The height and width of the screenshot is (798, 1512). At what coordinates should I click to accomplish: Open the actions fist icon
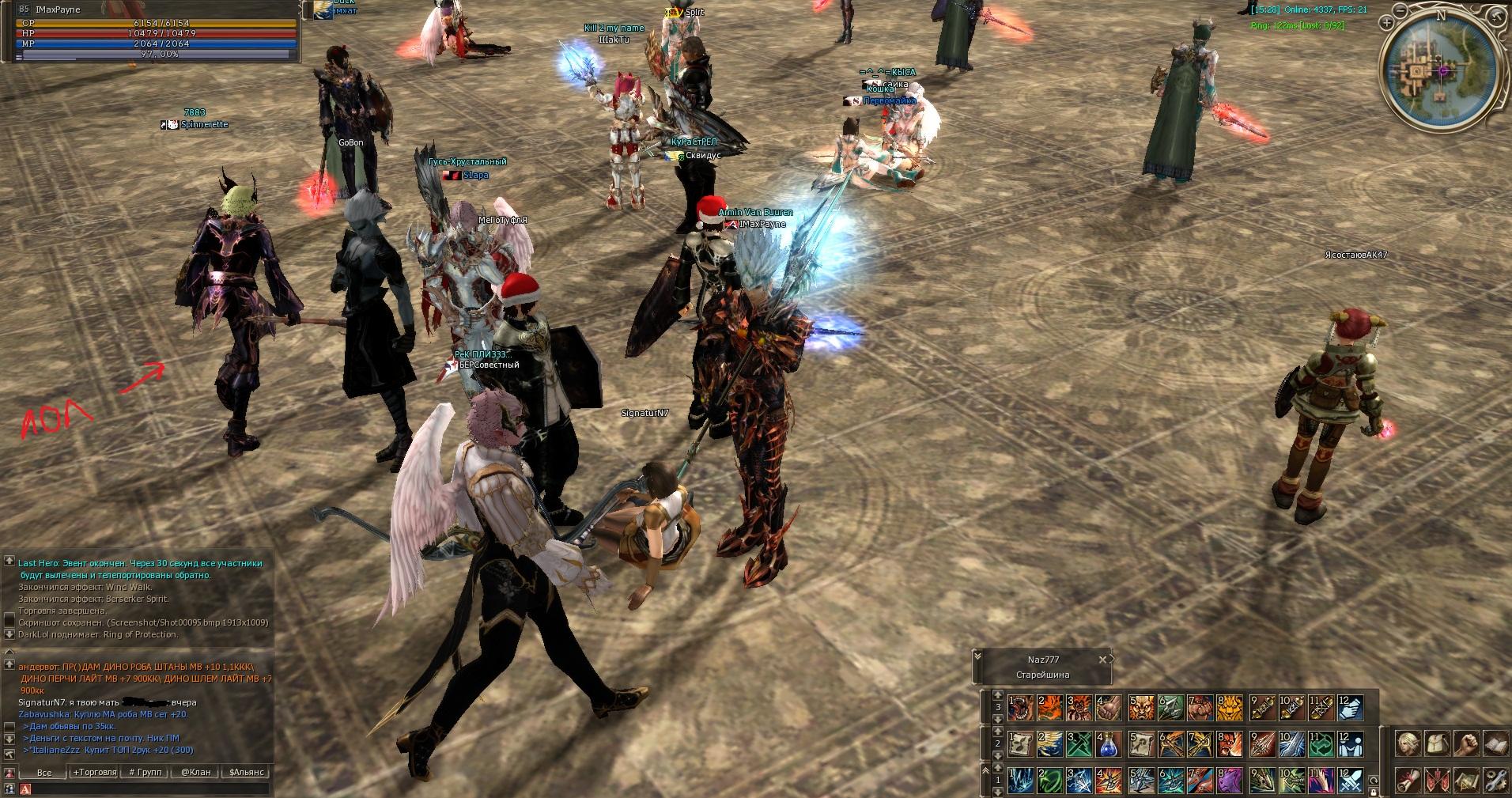click(x=1466, y=744)
